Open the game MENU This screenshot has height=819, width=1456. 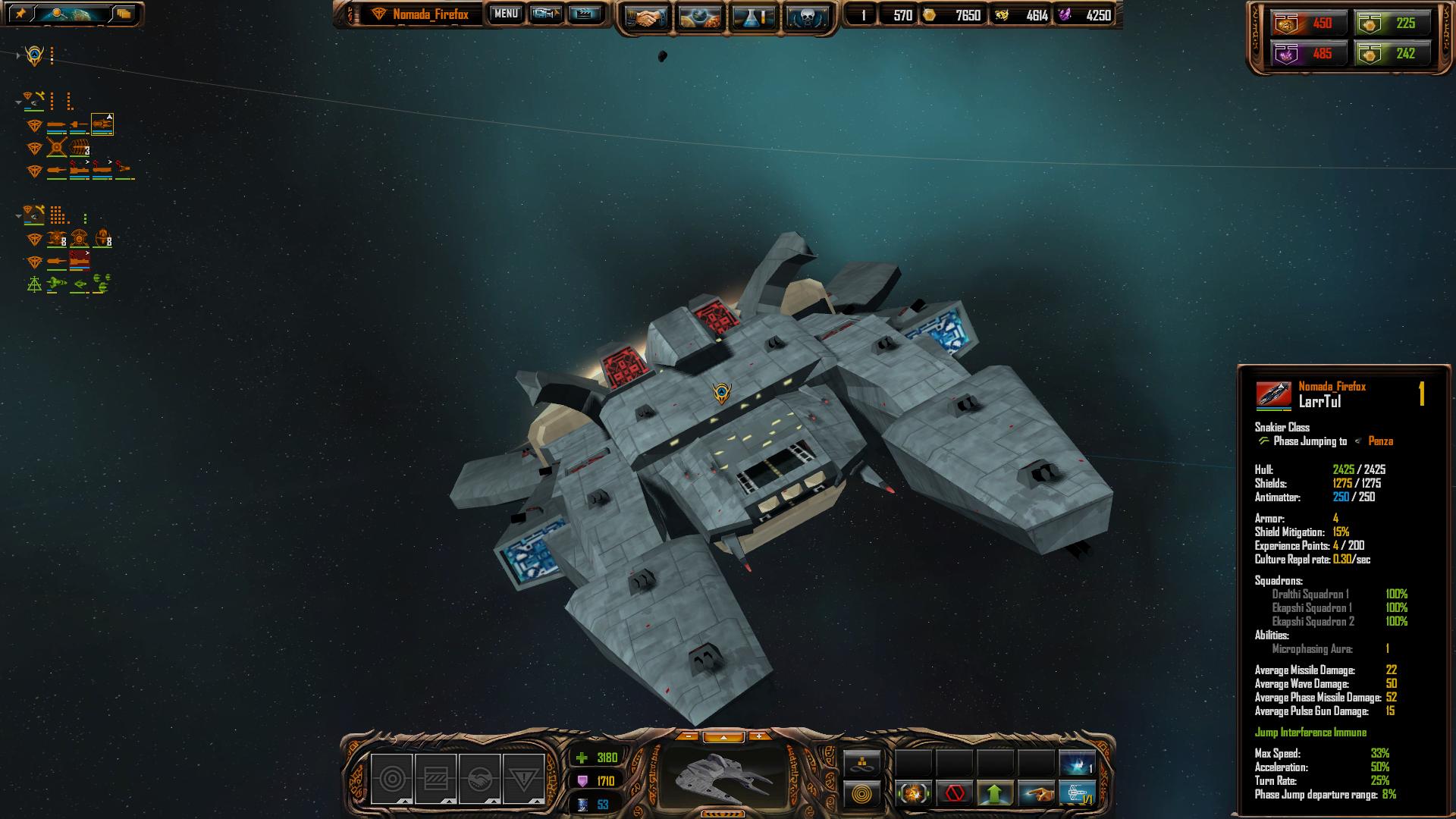[506, 14]
